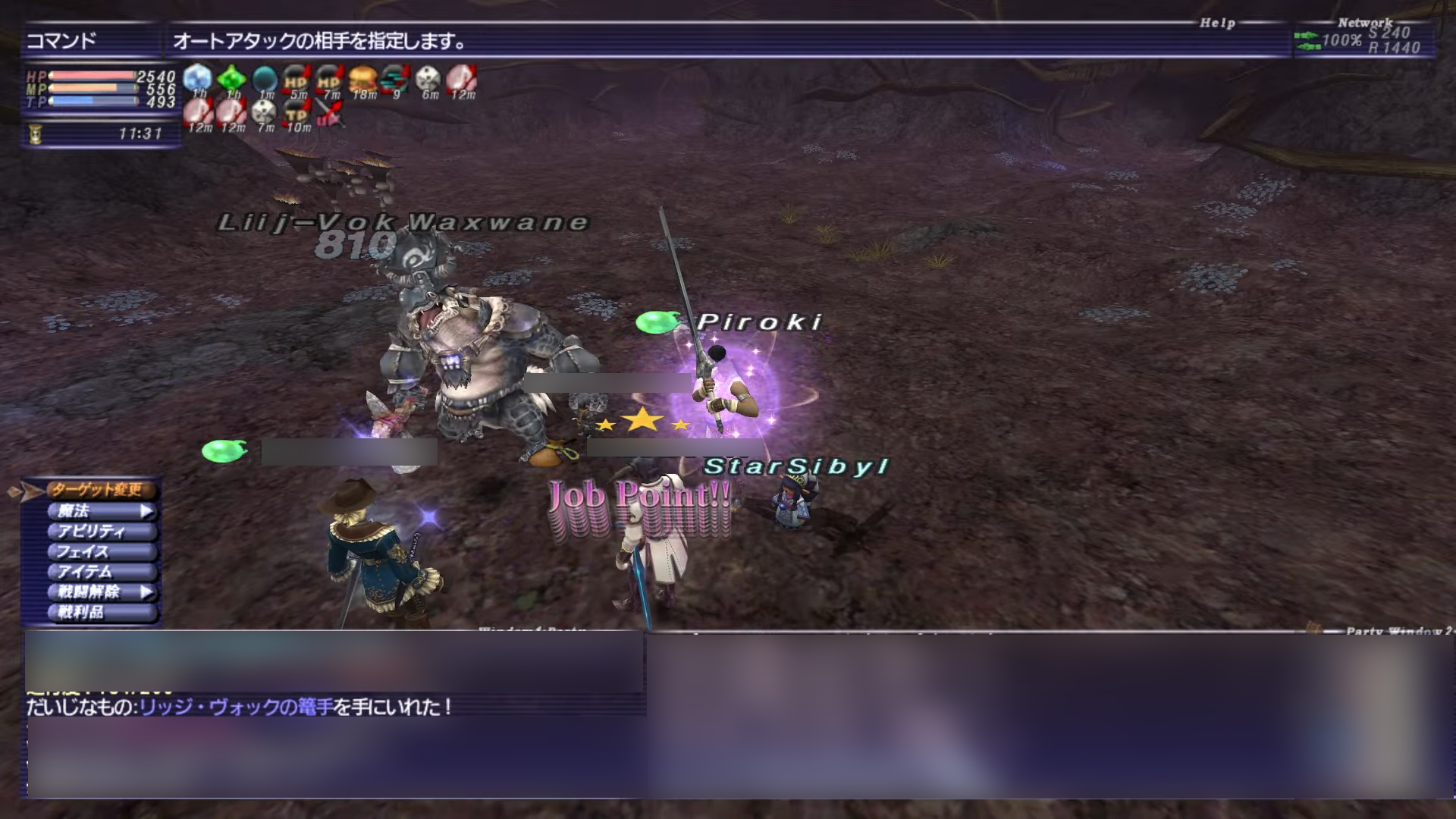Click the hamburger food status icon

[x=362, y=79]
